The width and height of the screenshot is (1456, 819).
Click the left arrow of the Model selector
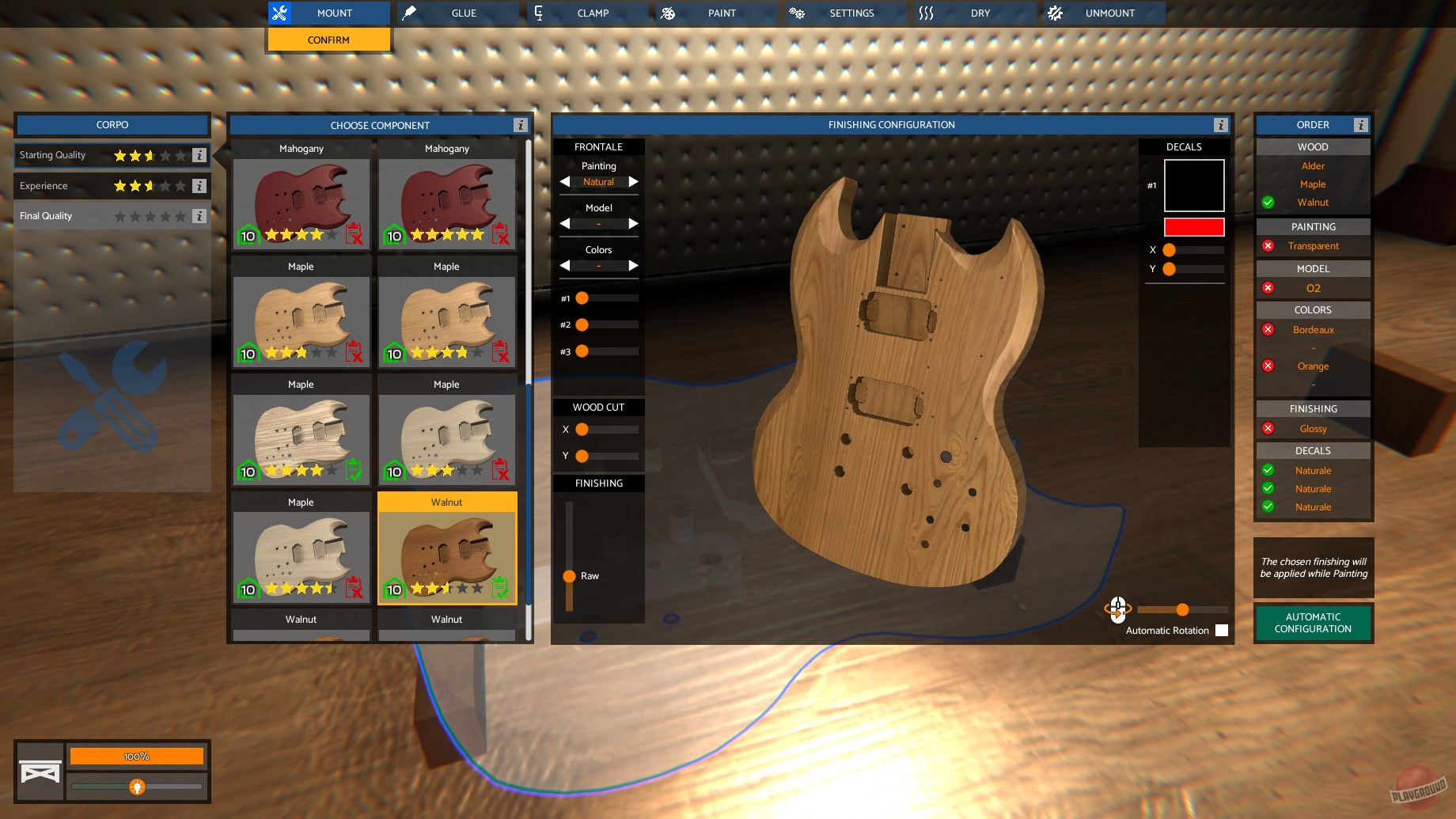(564, 224)
